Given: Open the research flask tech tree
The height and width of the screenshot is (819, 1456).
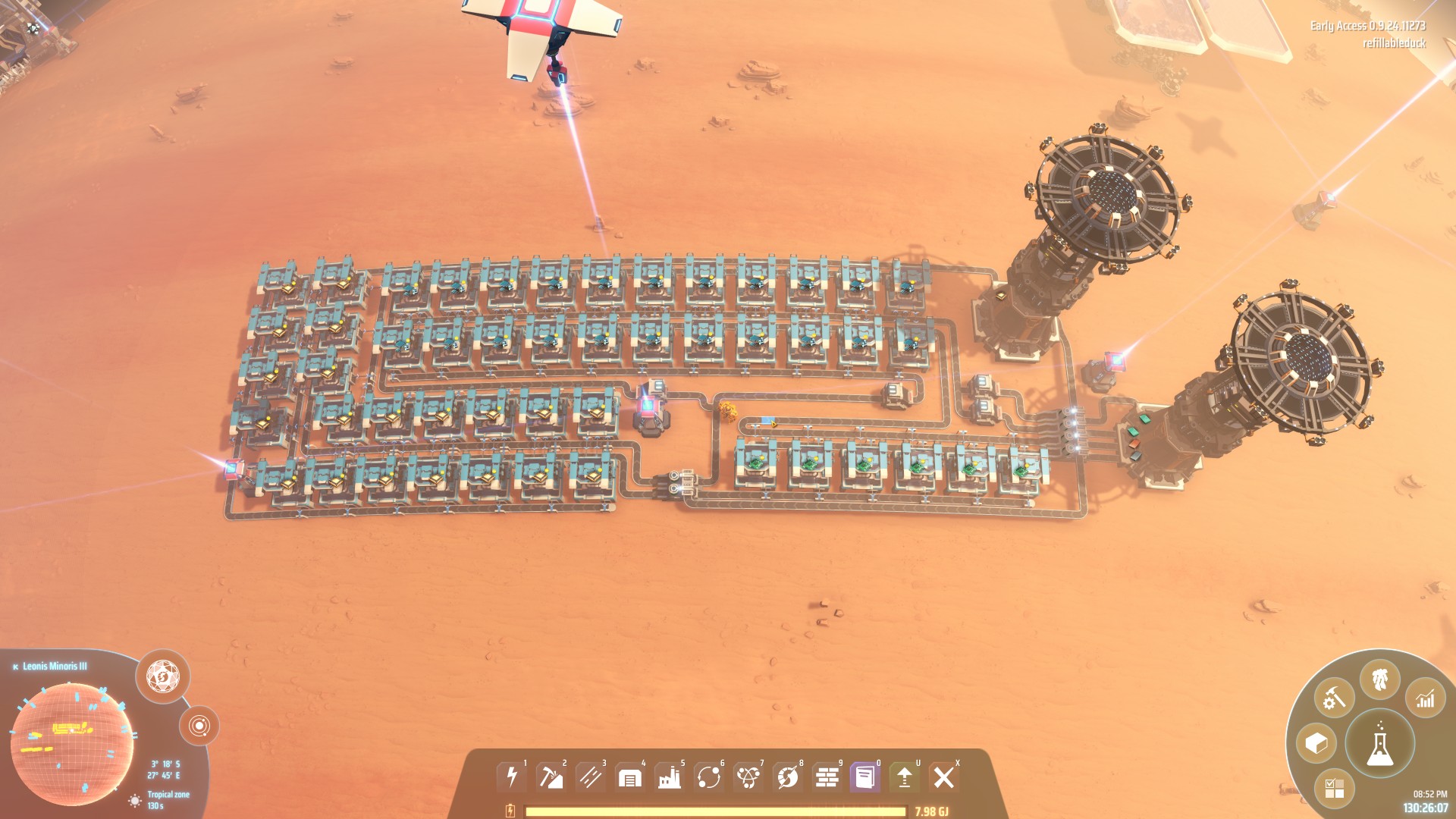Looking at the screenshot, I should [x=1379, y=744].
